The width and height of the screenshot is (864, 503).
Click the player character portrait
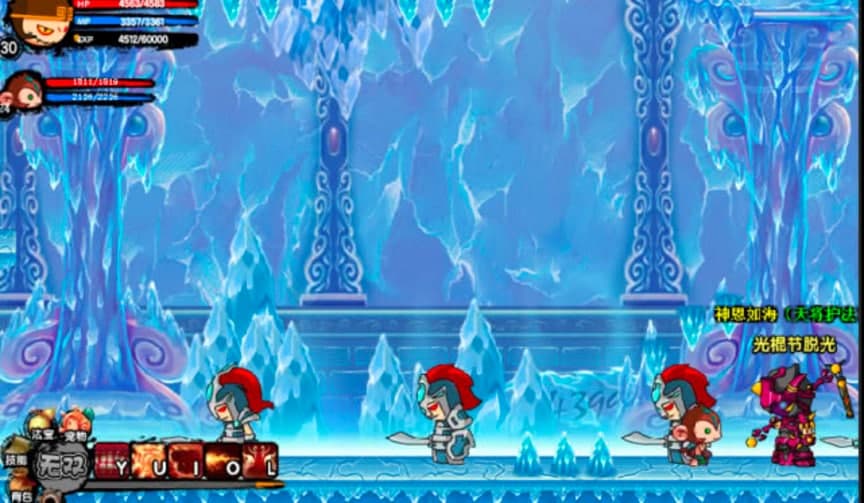pyautogui.click(x=36, y=22)
